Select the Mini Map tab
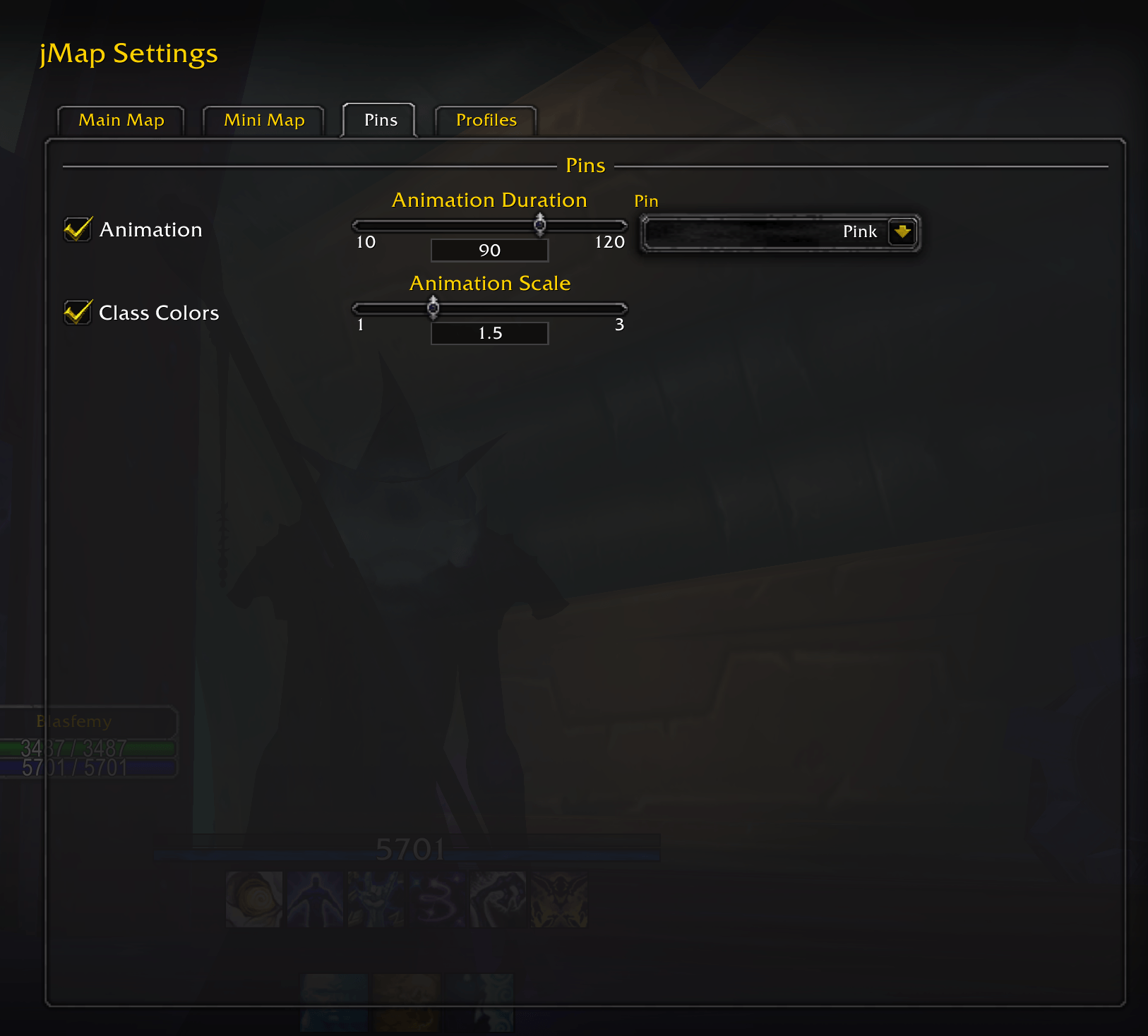 tap(263, 120)
